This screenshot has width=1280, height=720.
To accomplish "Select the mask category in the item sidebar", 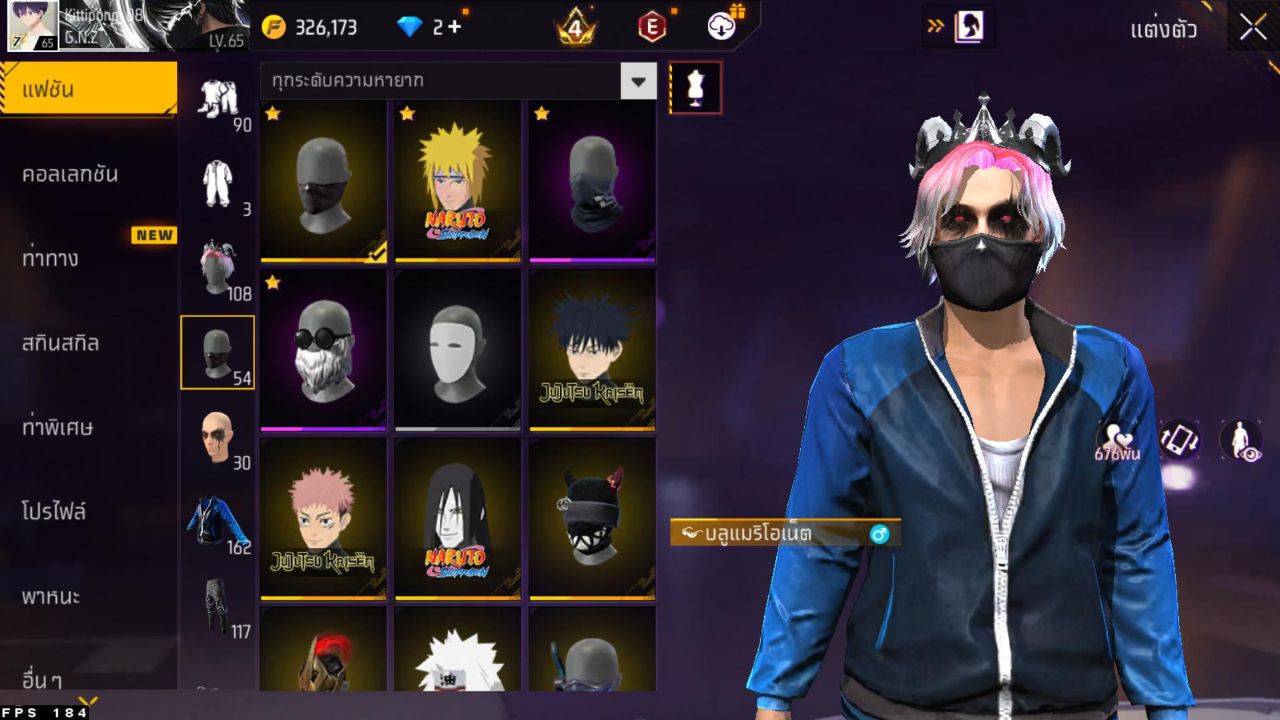I will pos(218,352).
